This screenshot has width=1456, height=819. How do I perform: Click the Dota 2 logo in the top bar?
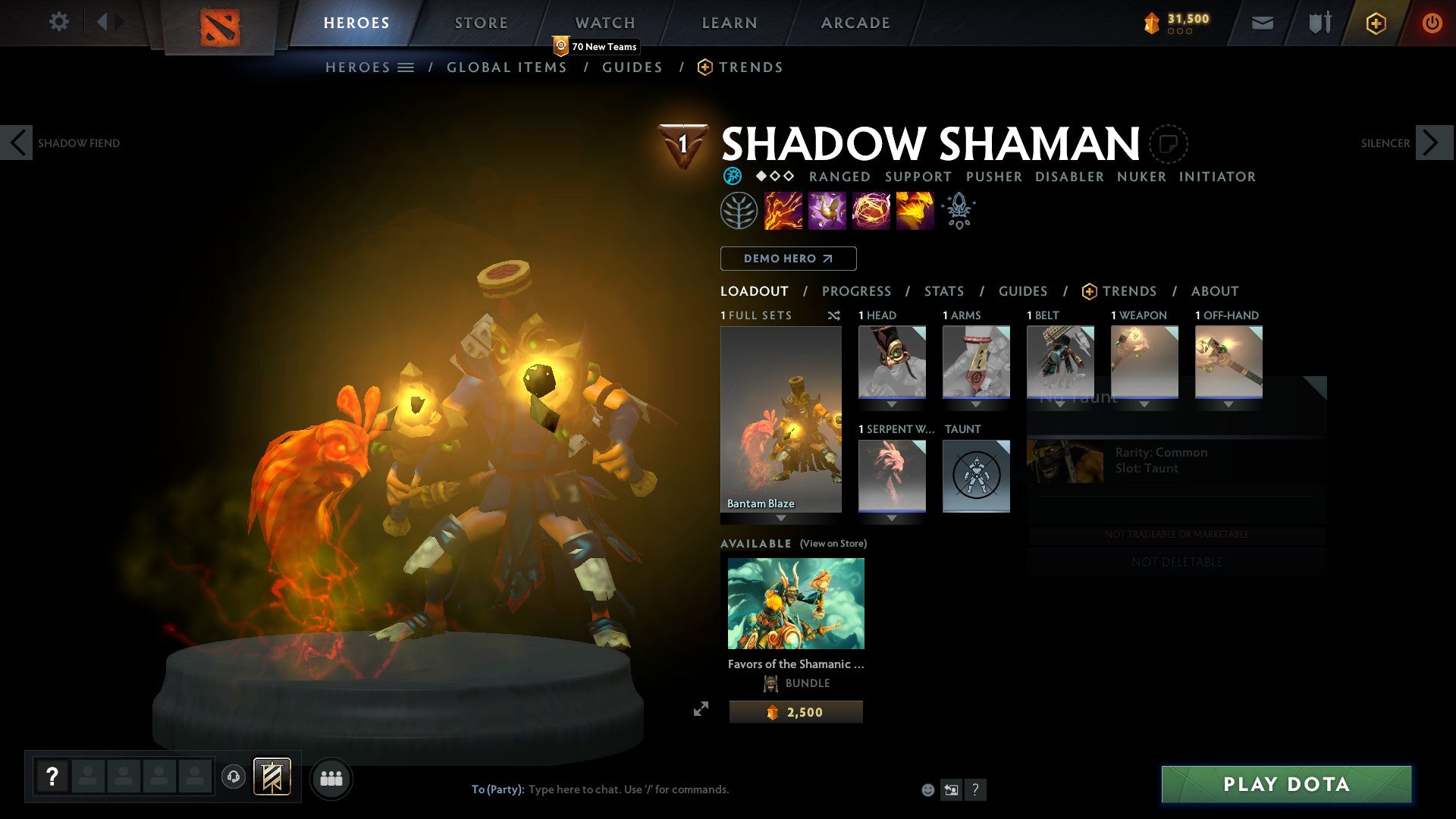[x=219, y=23]
